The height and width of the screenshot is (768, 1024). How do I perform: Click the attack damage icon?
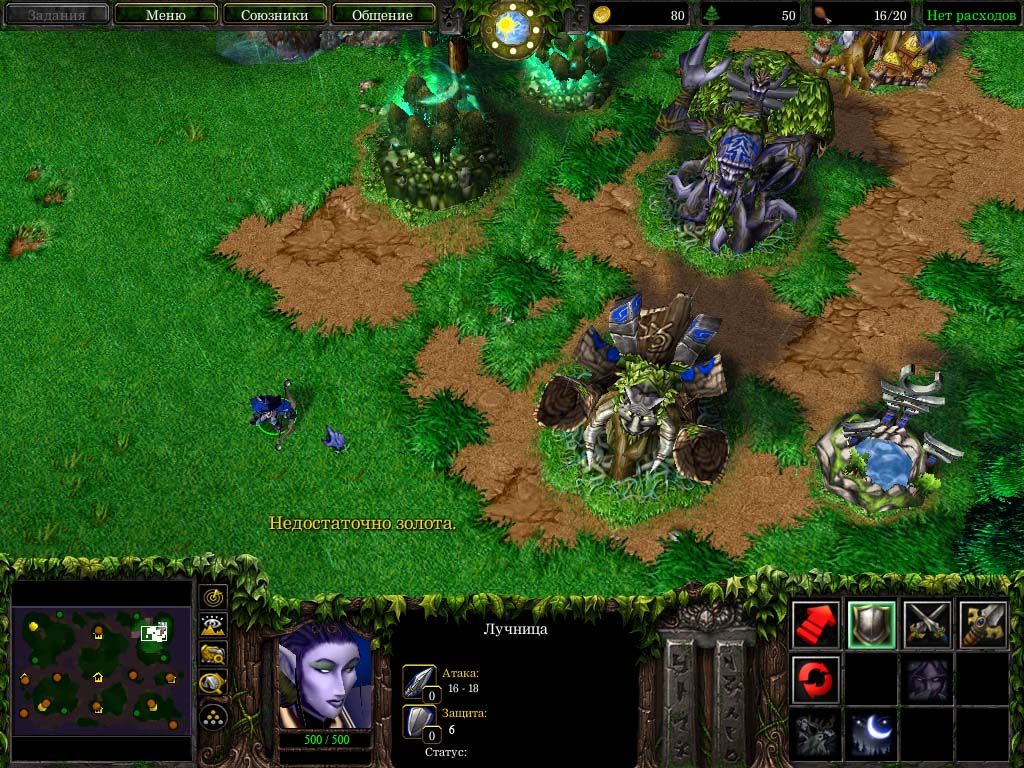(419, 682)
